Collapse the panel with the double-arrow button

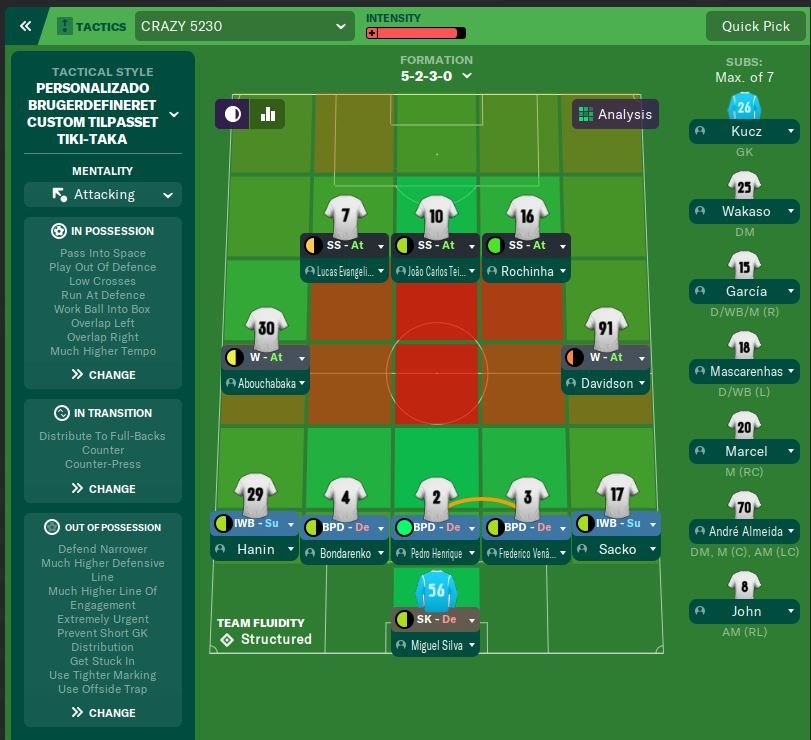pyautogui.click(x=25, y=26)
